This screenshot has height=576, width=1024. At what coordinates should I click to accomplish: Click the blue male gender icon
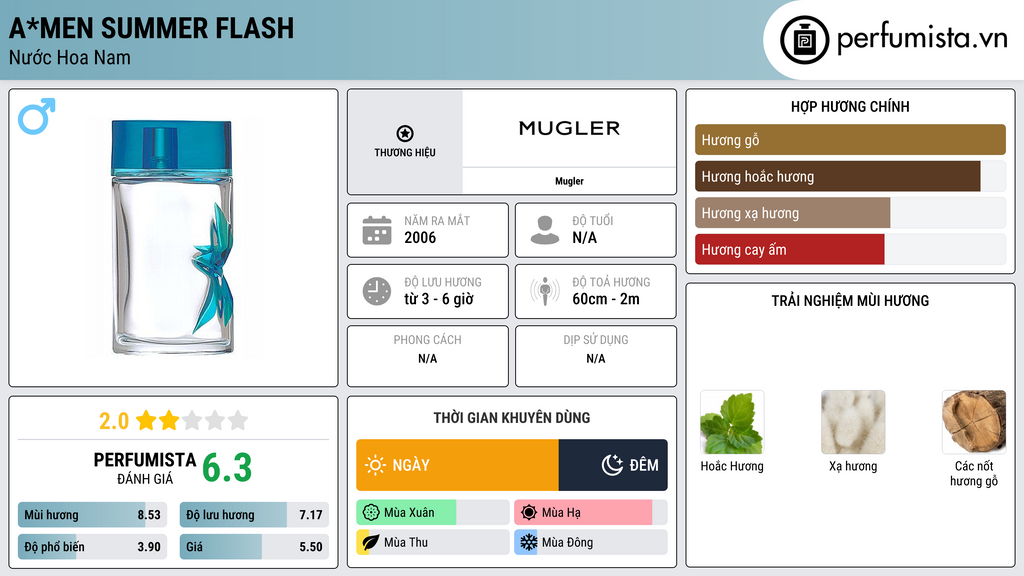tap(37, 116)
